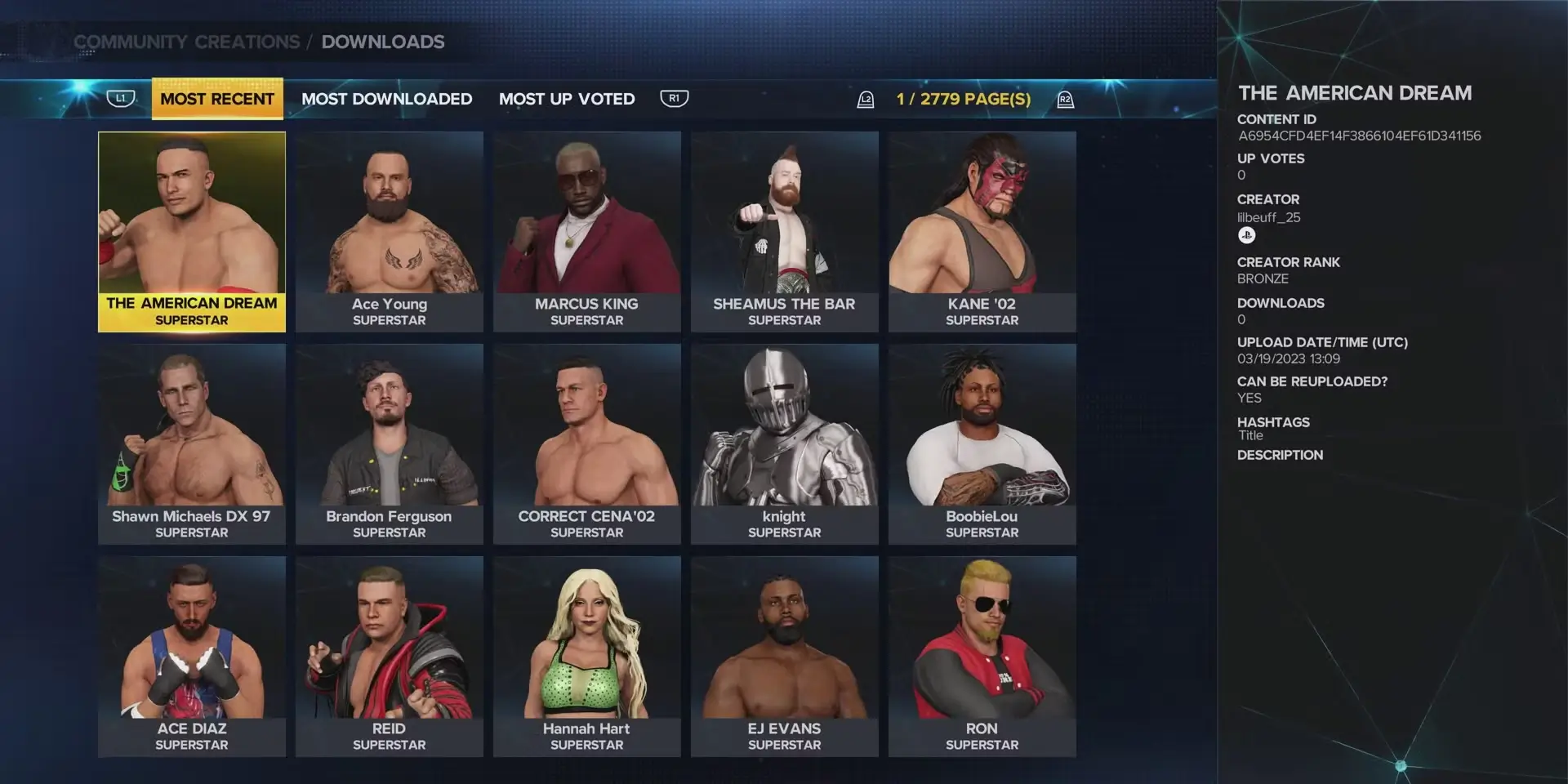The width and height of the screenshot is (1568, 784).
Task: Open the Ron superstar tile
Action: click(x=982, y=657)
